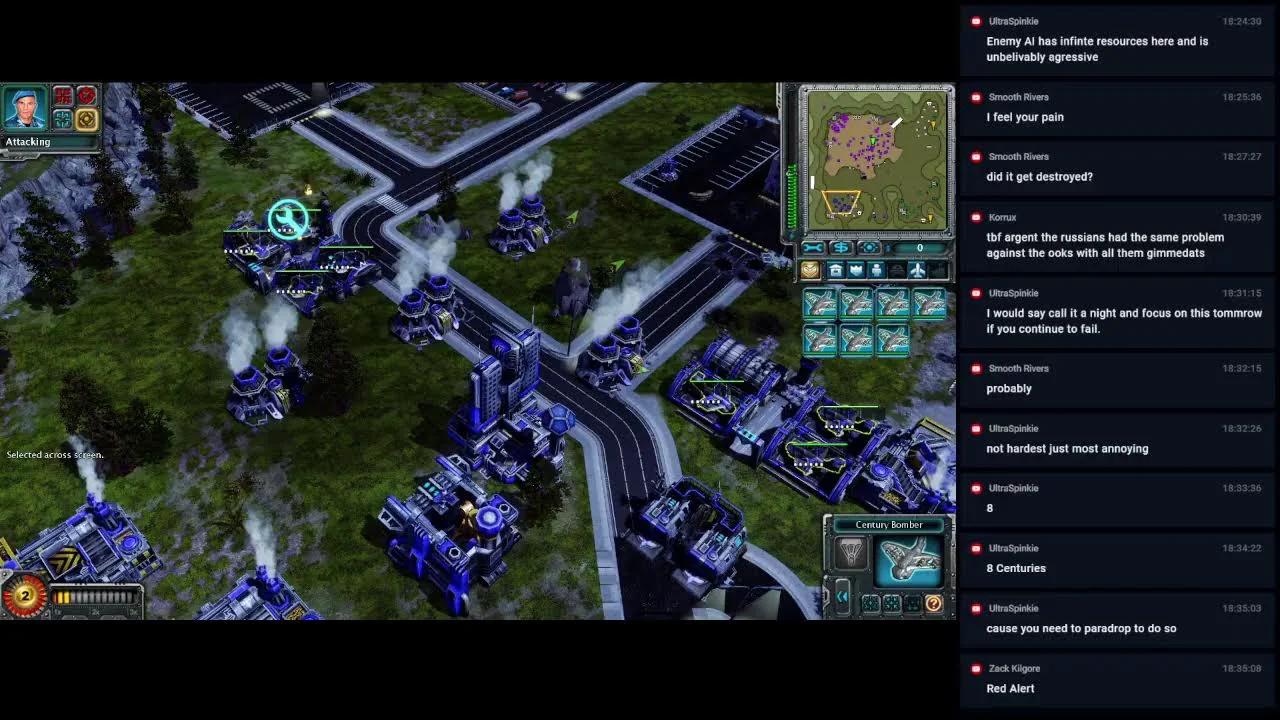Activate the Sell structure tool
Image resolution: width=1280 pixels, height=720 pixels.
pos(841,247)
